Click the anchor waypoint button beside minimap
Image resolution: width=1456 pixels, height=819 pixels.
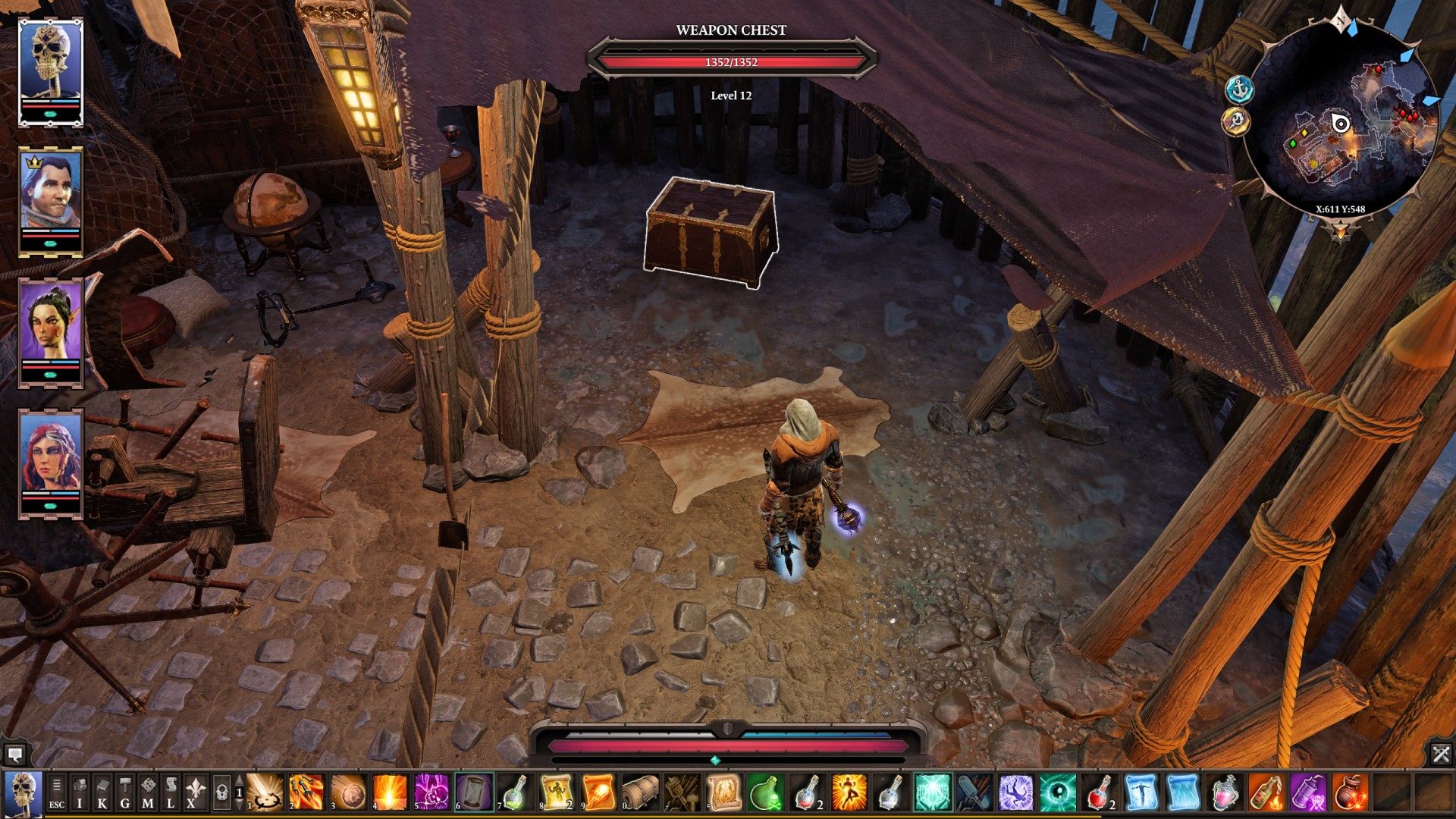pos(1238,90)
